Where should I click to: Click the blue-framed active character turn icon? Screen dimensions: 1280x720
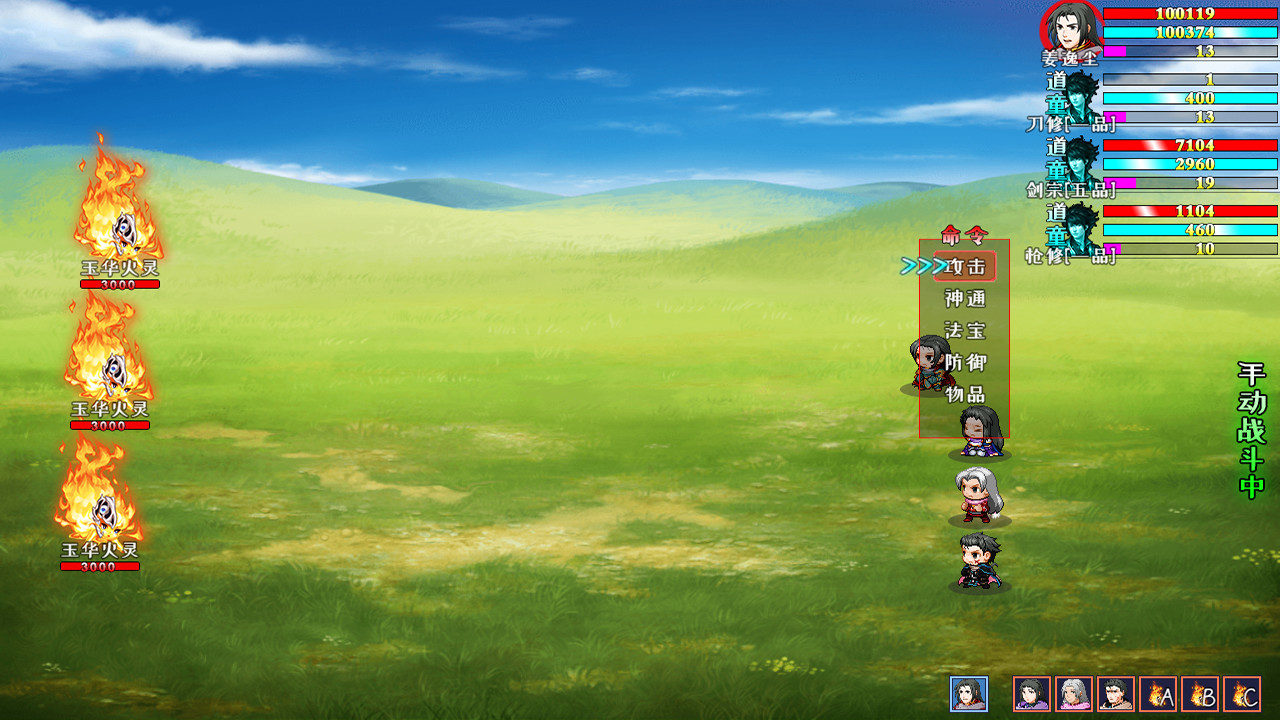(969, 694)
